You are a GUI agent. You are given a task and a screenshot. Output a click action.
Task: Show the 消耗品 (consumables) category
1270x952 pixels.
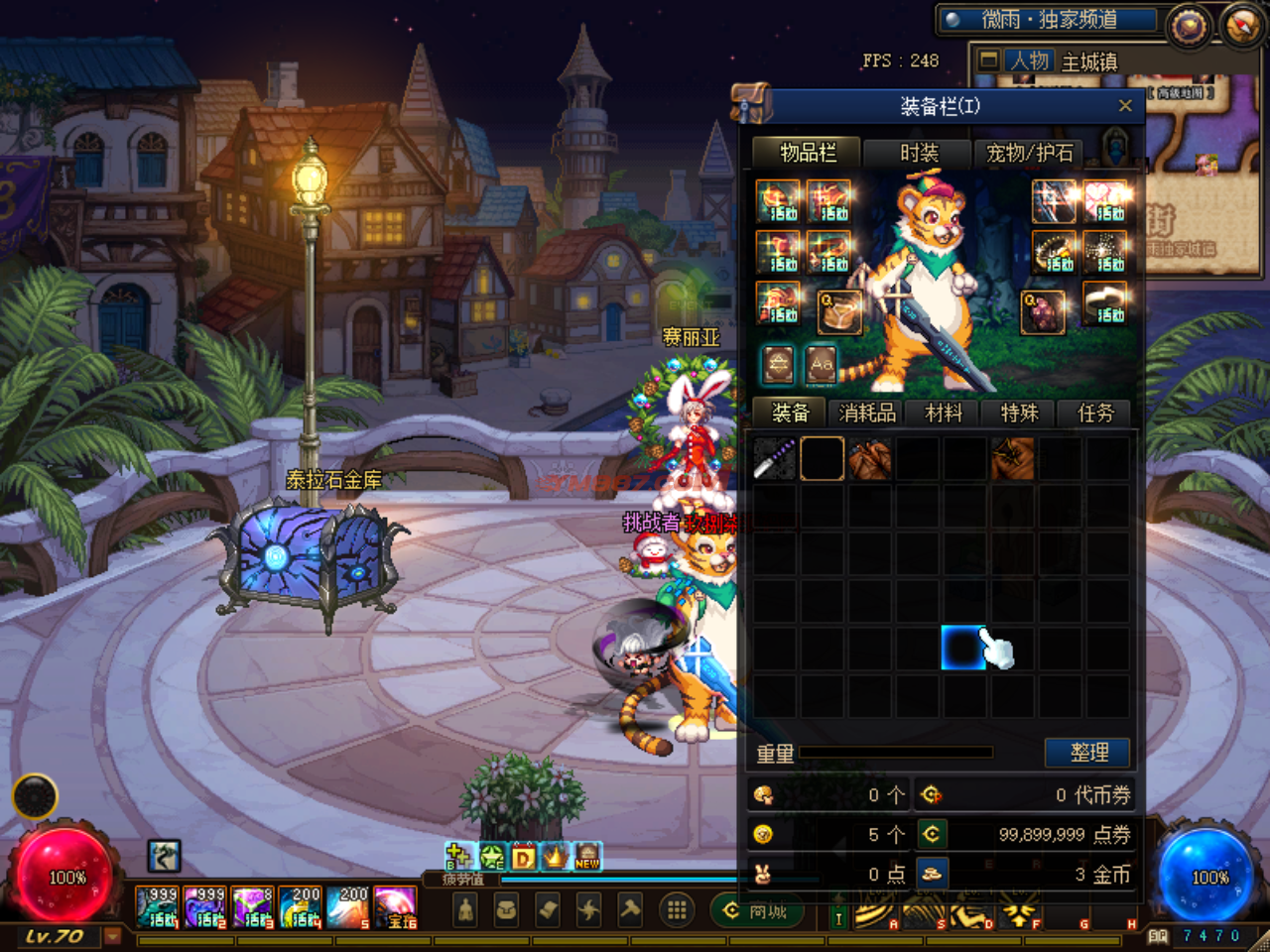(867, 413)
